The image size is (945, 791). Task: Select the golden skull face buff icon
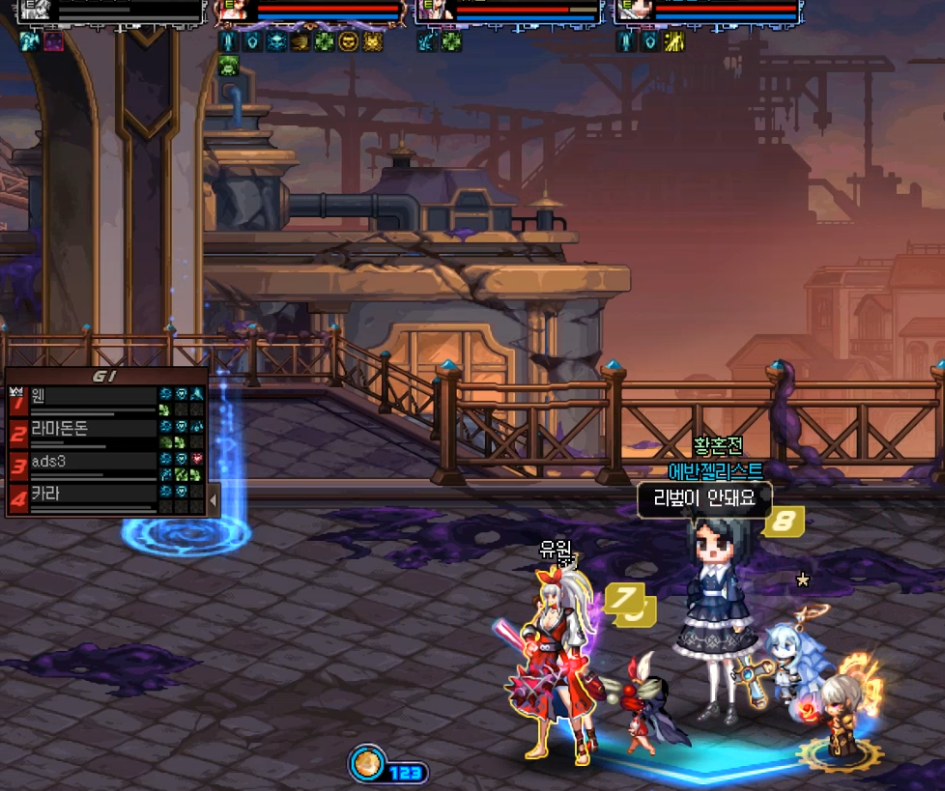(x=348, y=42)
